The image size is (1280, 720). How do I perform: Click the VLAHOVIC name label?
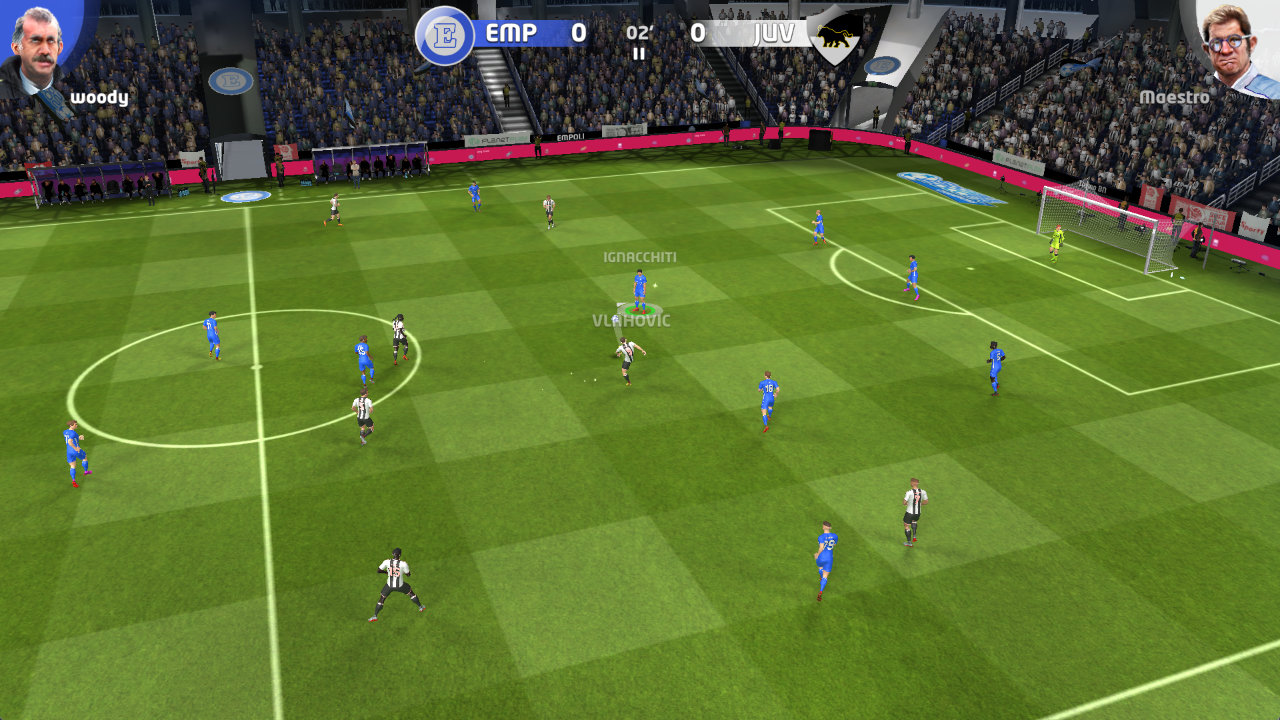click(x=631, y=320)
